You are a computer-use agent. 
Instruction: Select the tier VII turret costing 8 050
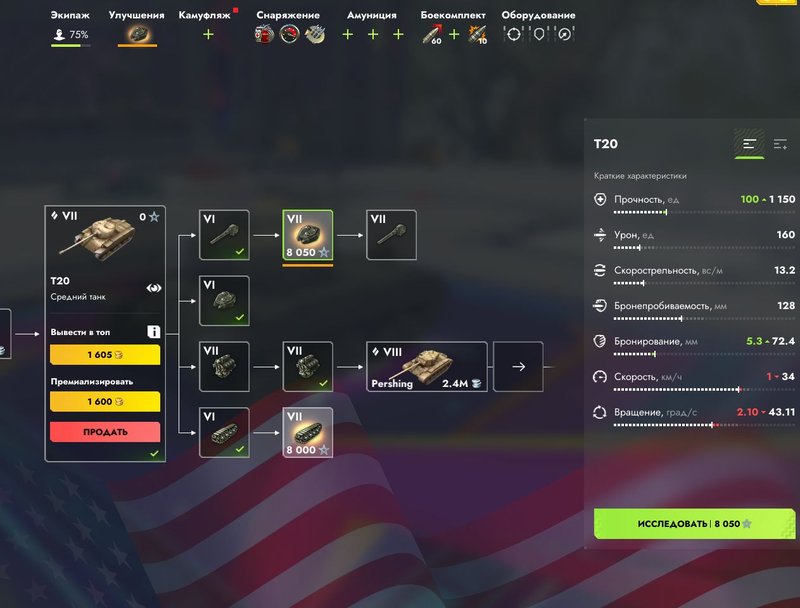[307, 235]
